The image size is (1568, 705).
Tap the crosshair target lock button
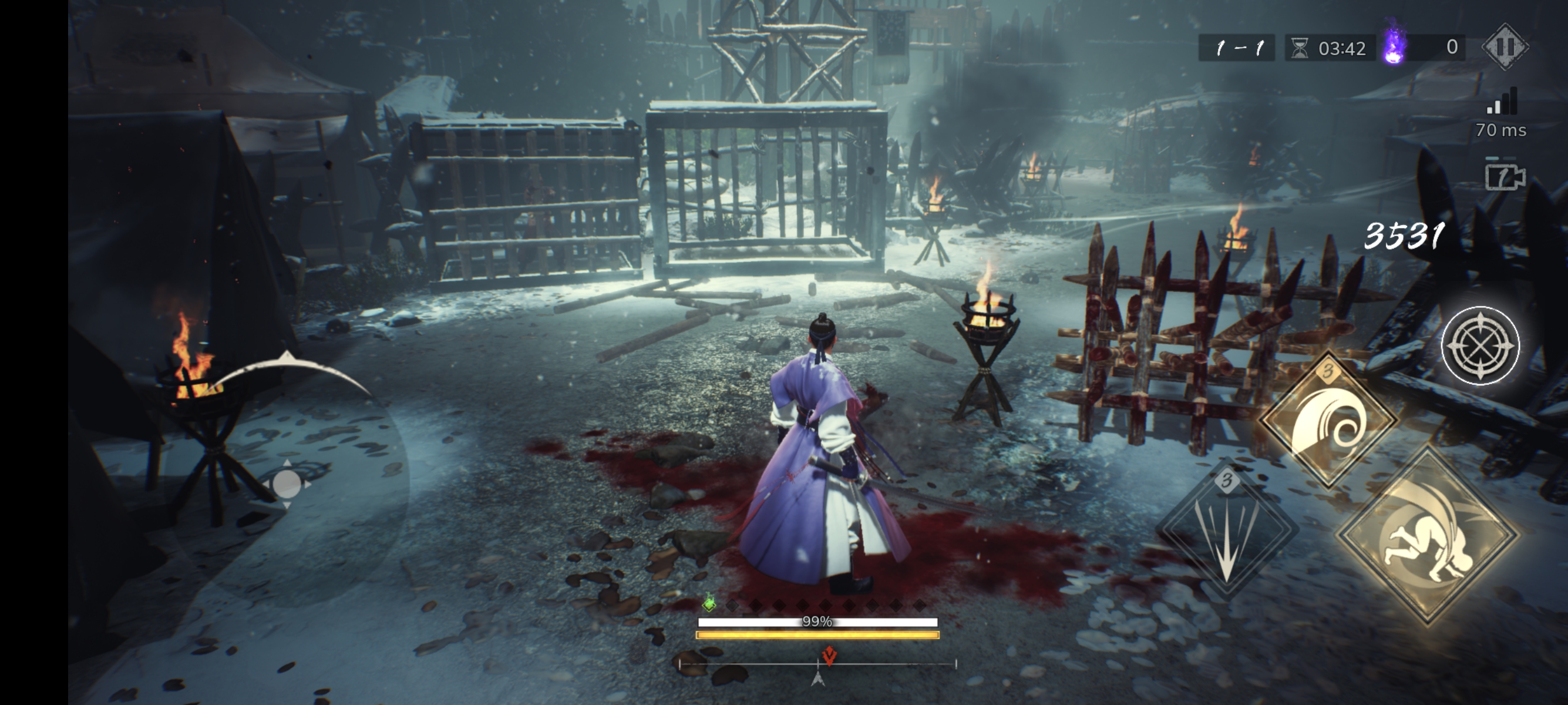pos(1480,346)
